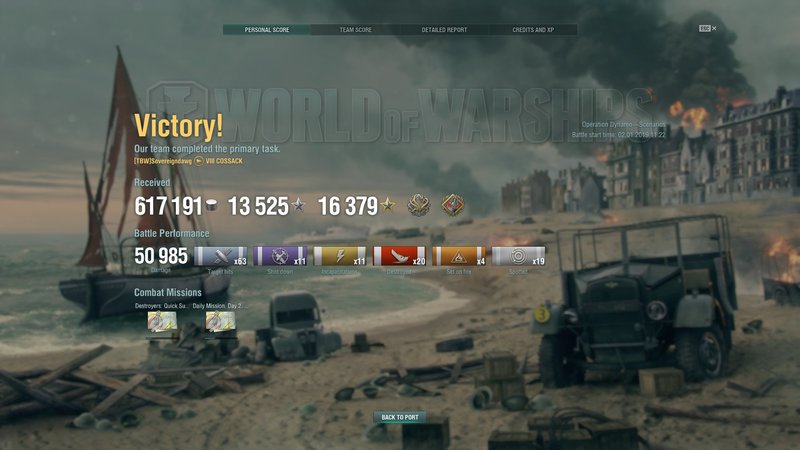
Task: Show the Credits and XP tab
Action: [533, 30]
